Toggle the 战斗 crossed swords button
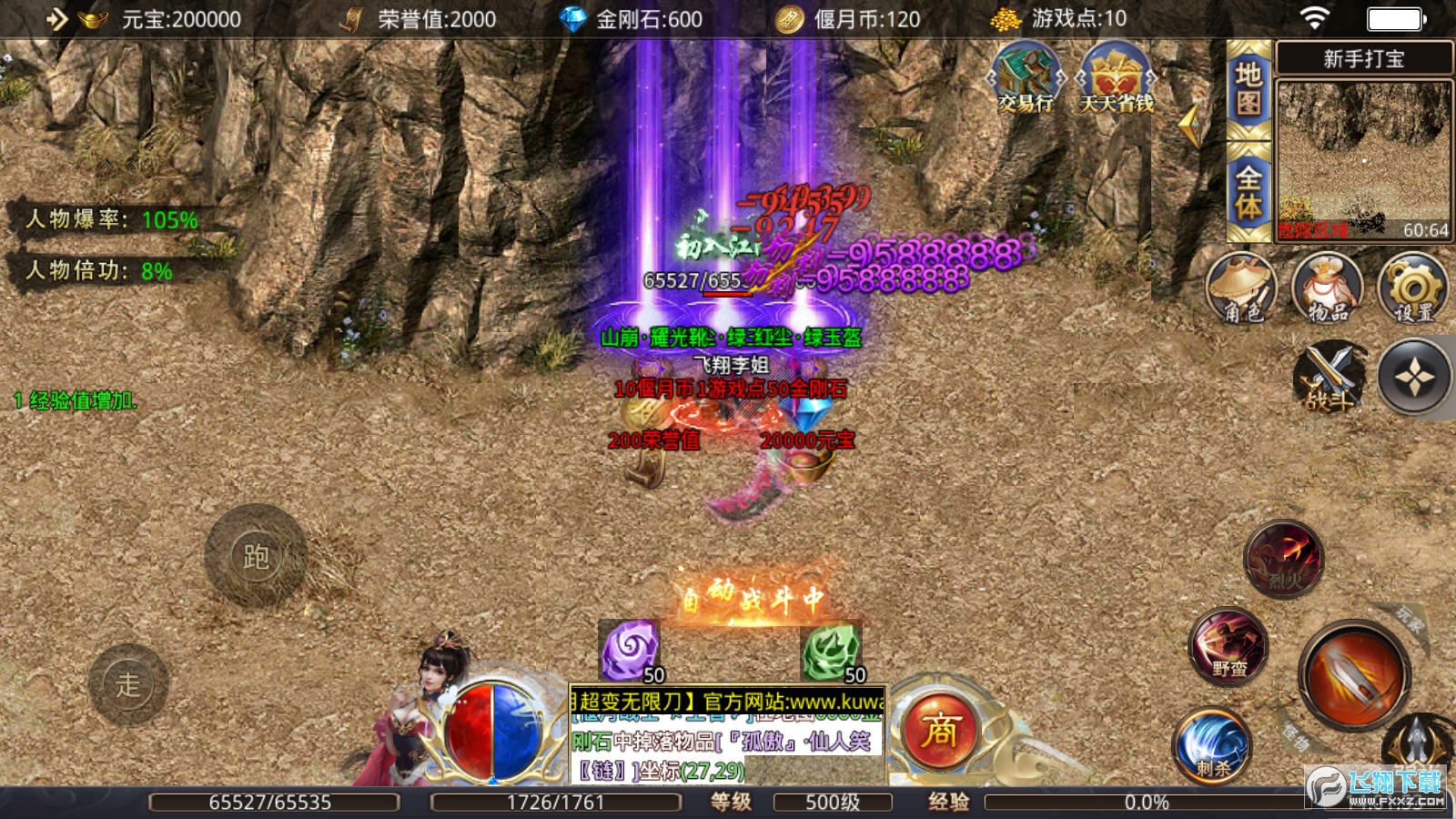1456x819 pixels. pos(1330,377)
